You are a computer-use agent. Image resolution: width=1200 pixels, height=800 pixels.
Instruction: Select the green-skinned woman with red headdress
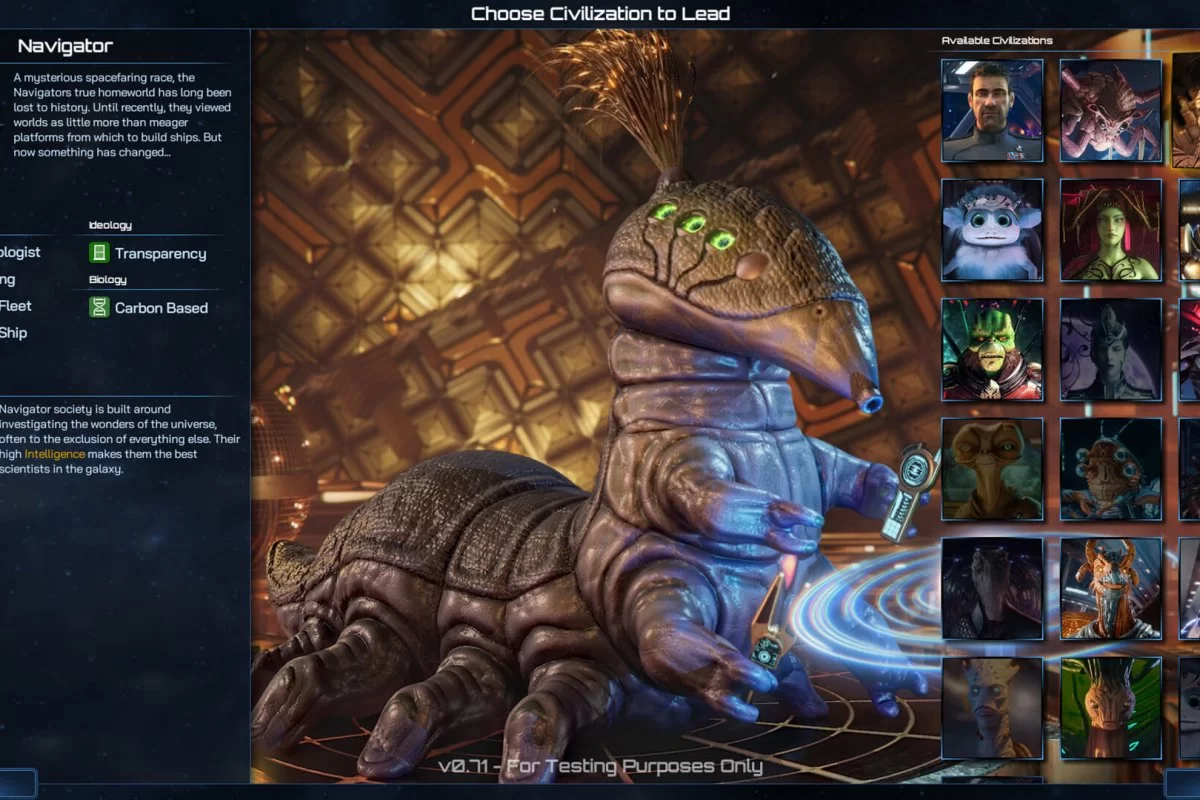coord(1111,230)
